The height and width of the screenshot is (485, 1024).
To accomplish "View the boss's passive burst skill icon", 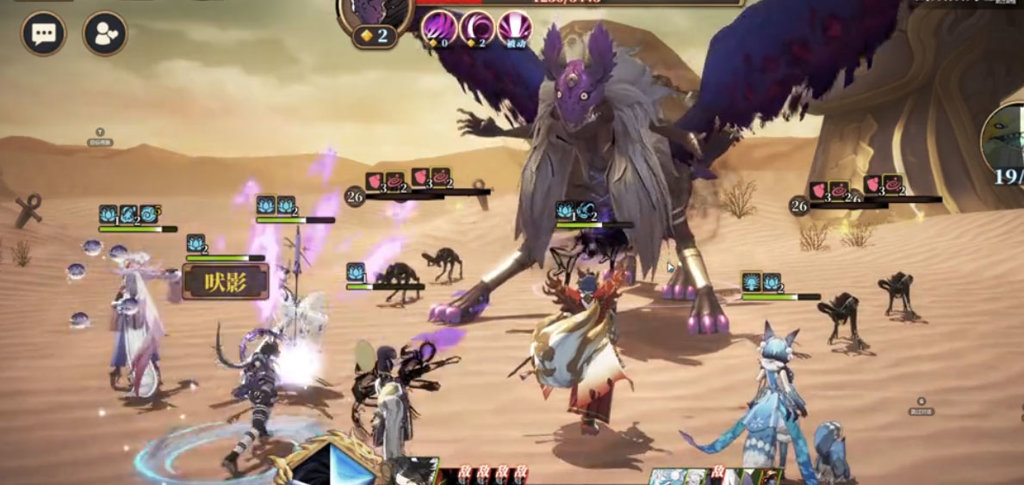I will point(514,27).
